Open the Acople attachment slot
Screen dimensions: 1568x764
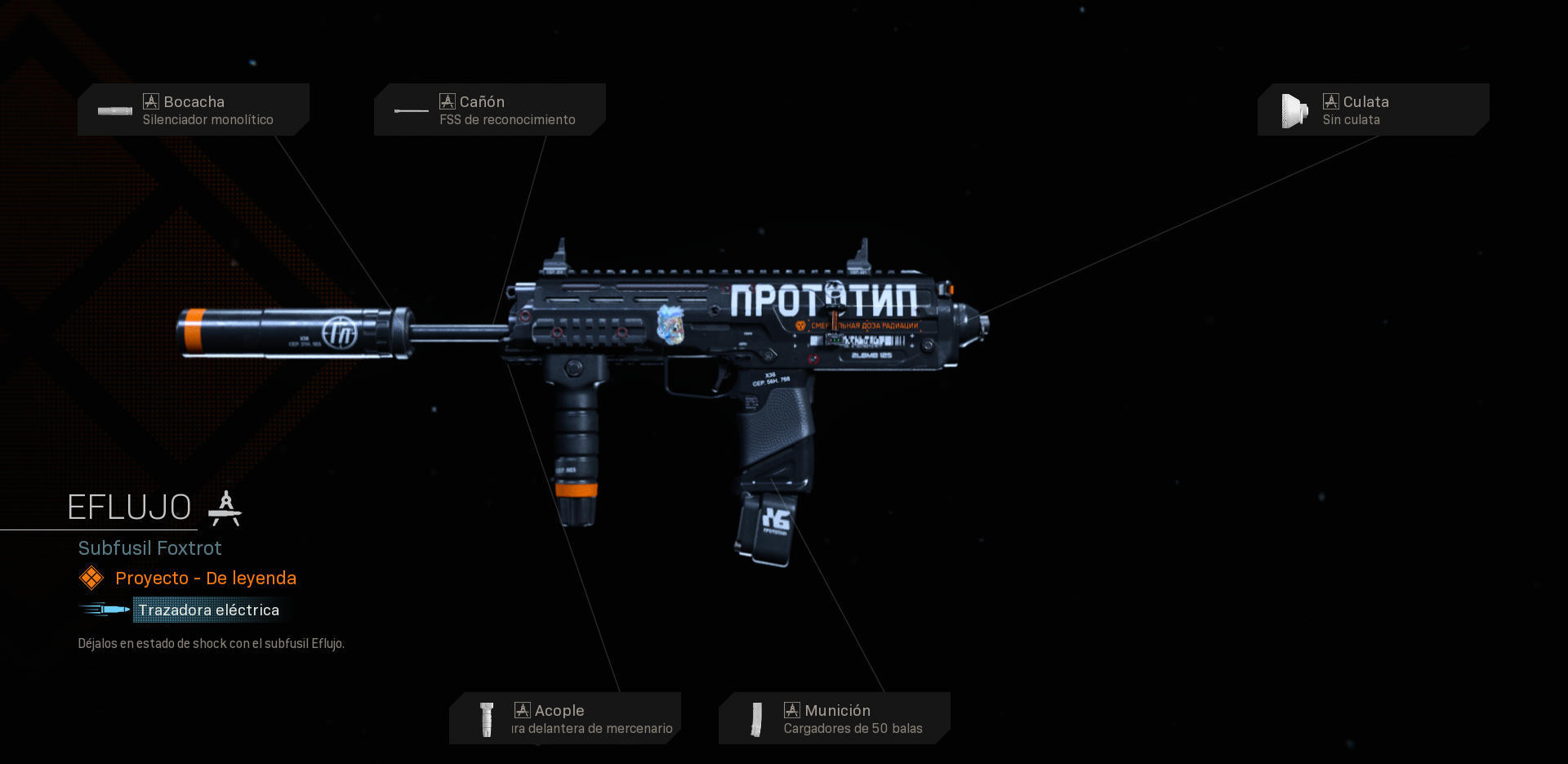[565, 718]
